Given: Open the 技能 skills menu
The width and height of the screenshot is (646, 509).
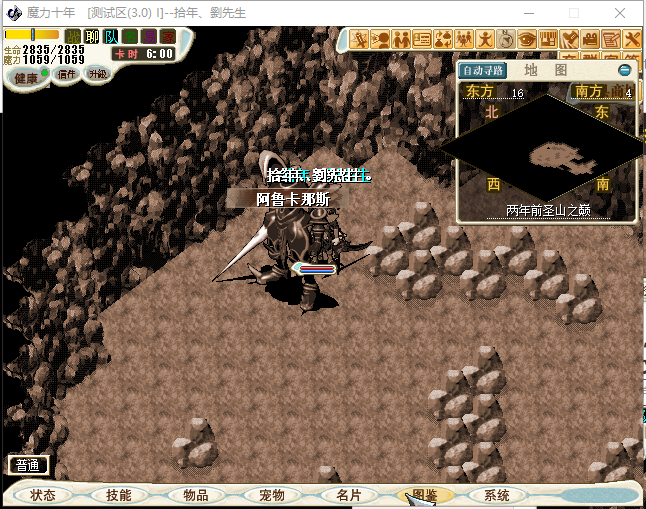Looking at the screenshot, I should [118, 495].
